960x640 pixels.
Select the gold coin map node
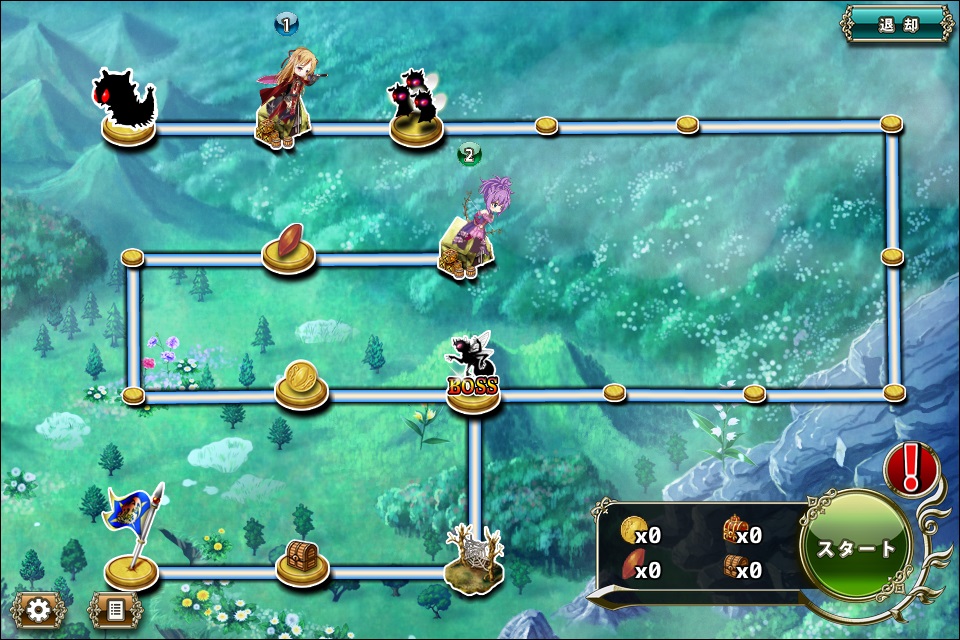301,382
